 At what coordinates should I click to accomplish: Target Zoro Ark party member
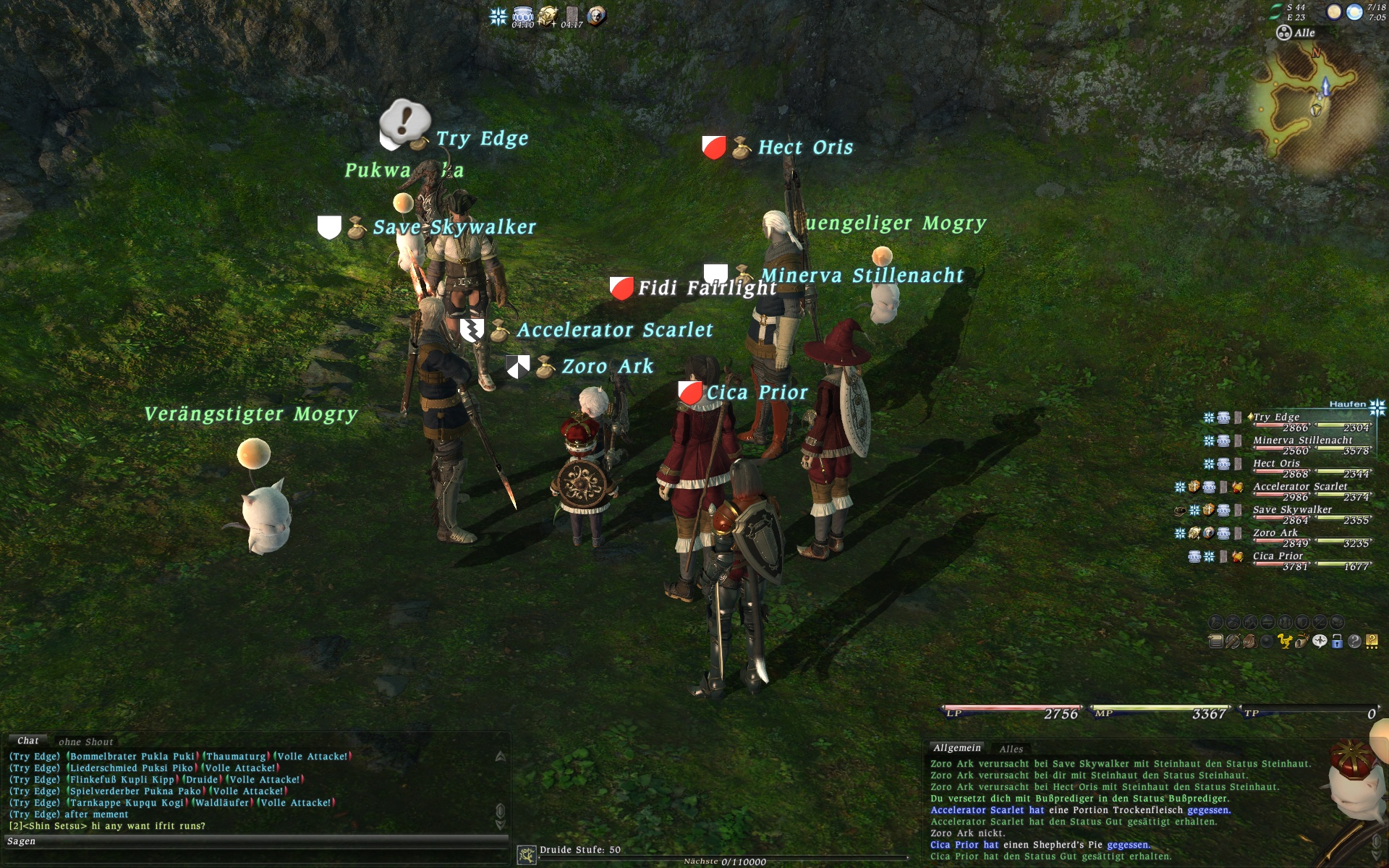point(1275,533)
